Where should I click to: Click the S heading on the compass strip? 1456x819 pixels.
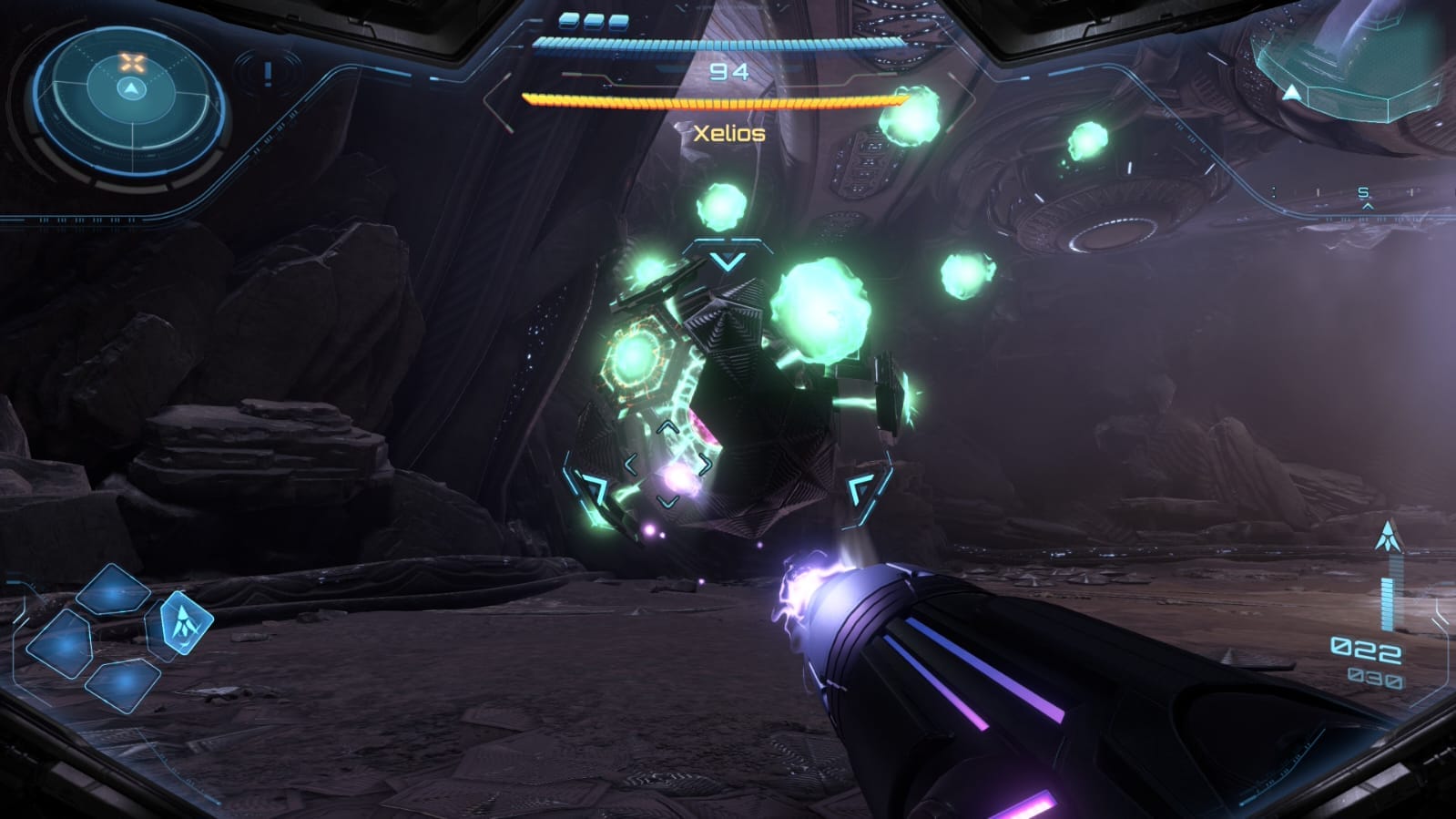(x=1365, y=192)
